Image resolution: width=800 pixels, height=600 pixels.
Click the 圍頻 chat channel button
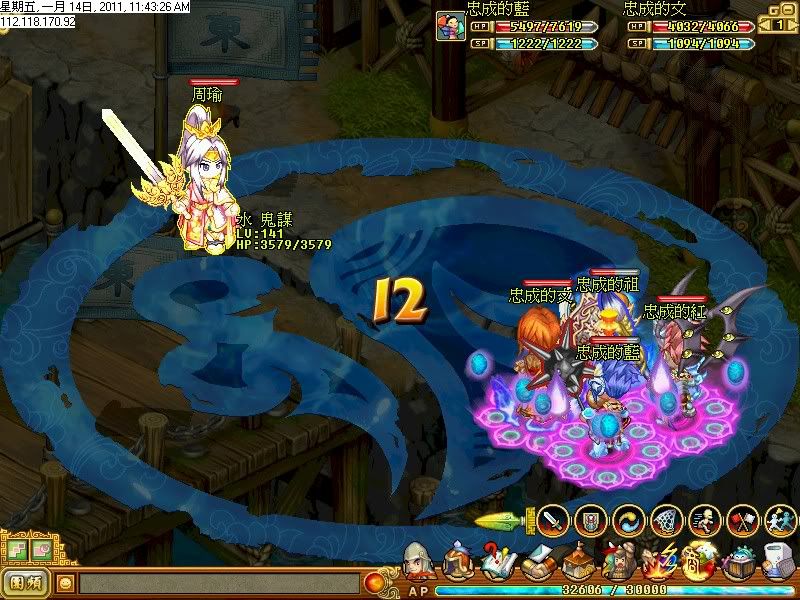coord(27,582)
